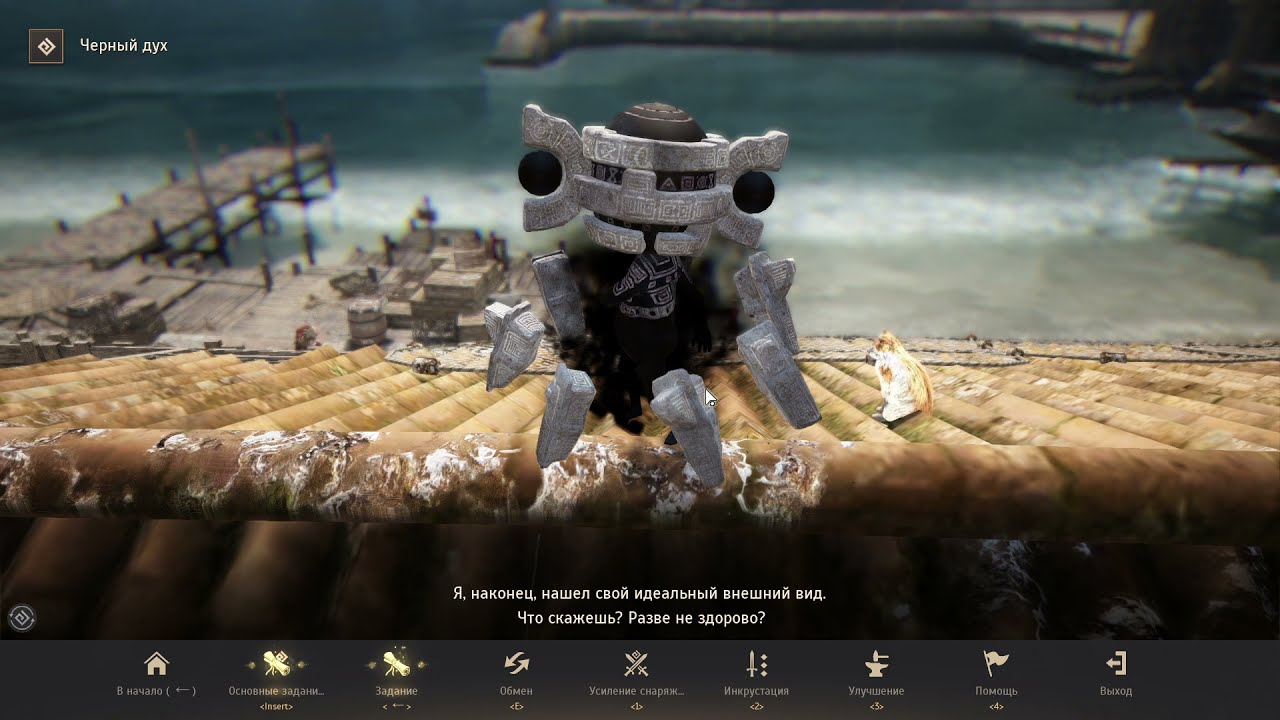Image resolution: width=1280 pixels, height=720 pixels.
Task: Open the Задание quest option
Action: pos(396,665)
